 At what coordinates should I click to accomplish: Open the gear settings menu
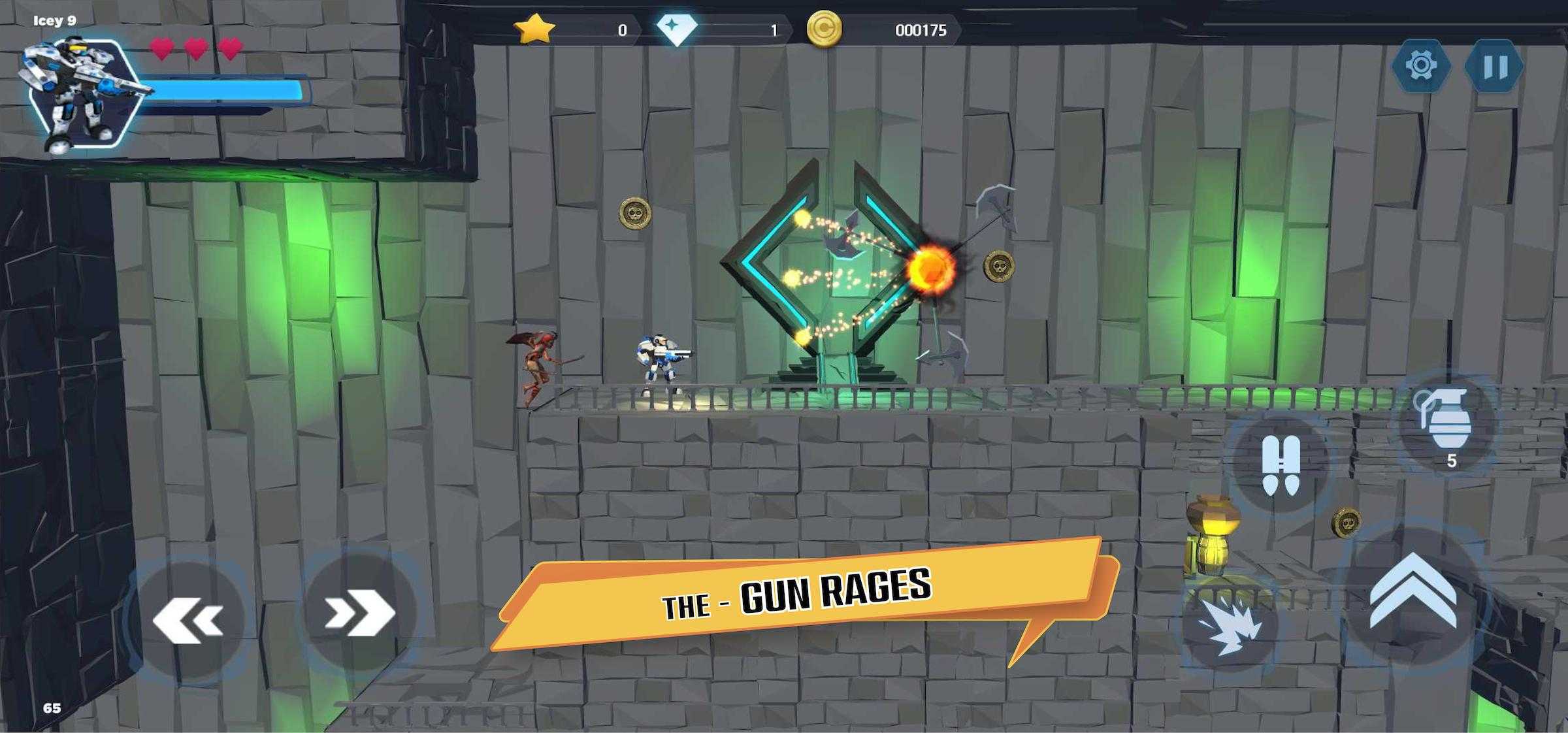(x=1421, y=66)
